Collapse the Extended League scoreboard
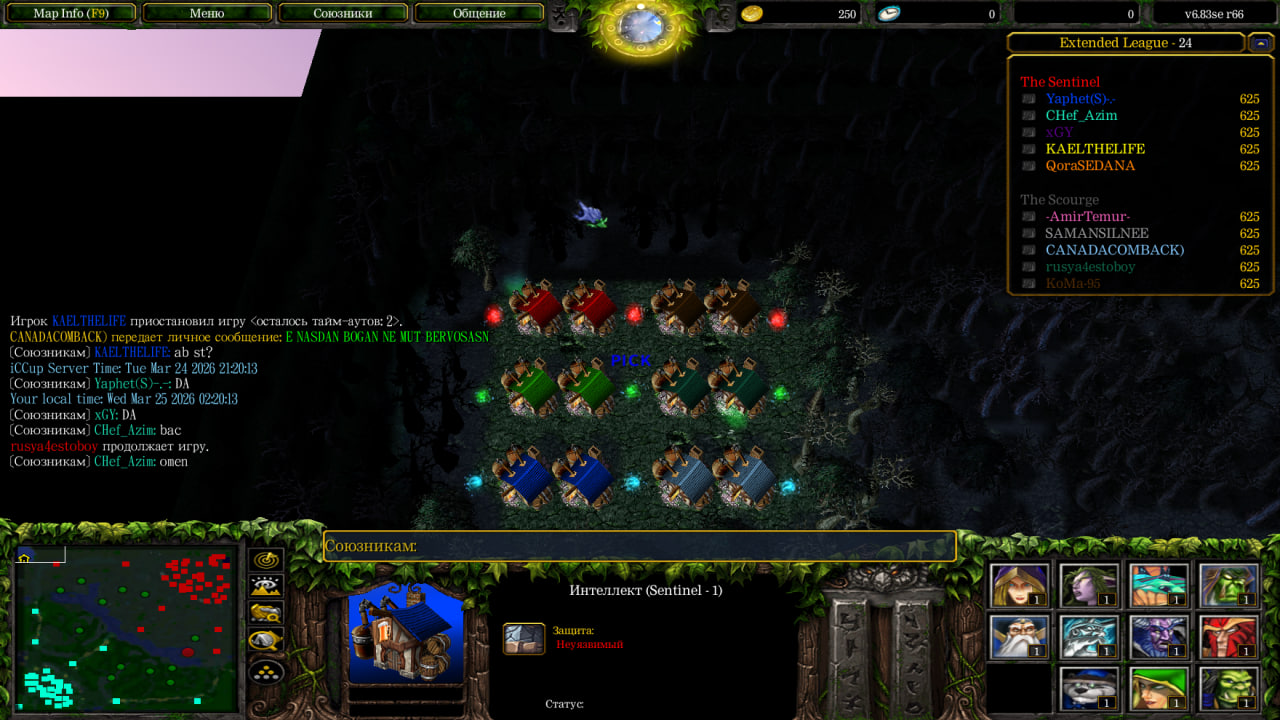 click(1260, 43)
